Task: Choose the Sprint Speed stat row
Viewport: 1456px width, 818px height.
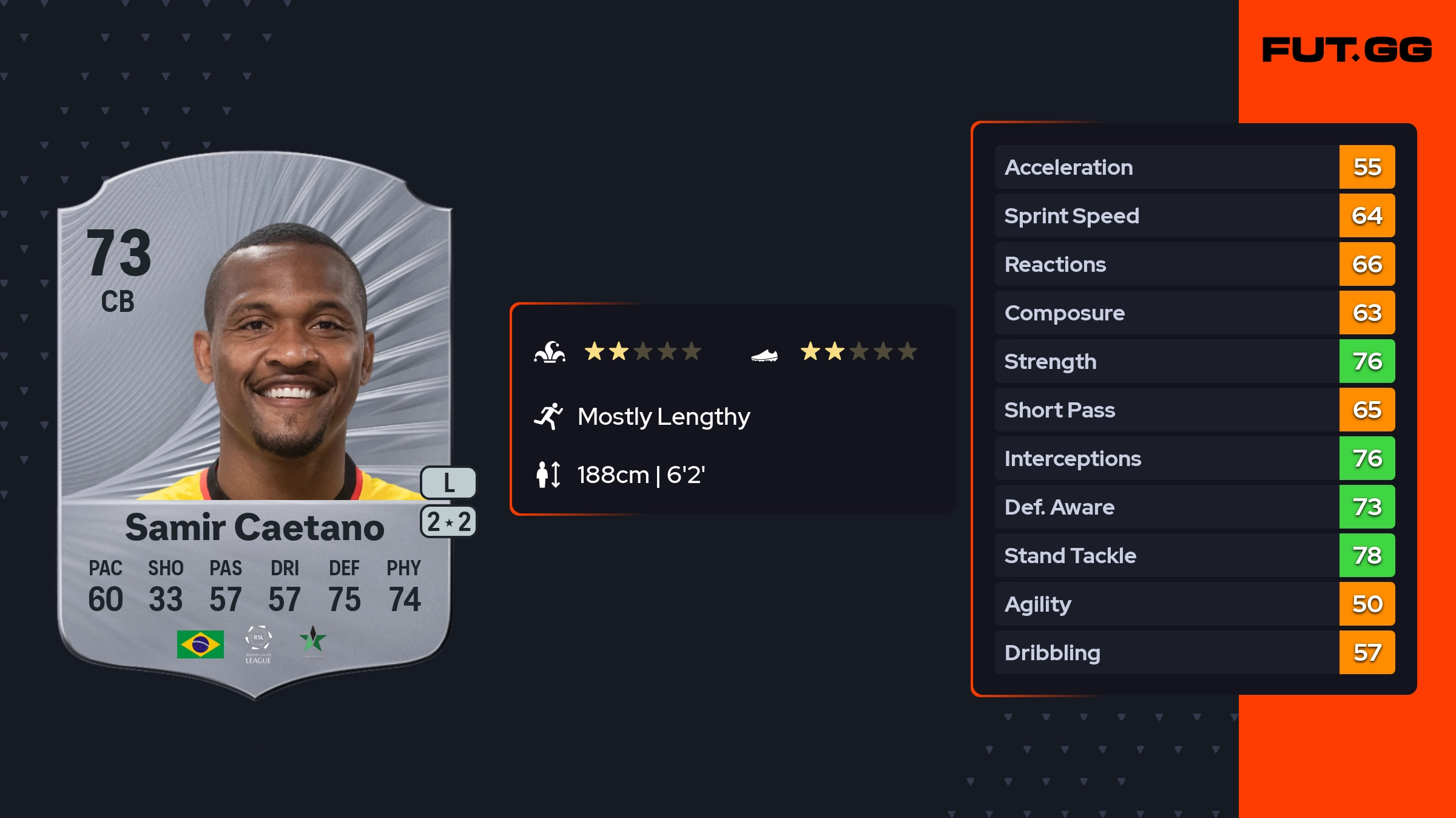Action: 1194,215
